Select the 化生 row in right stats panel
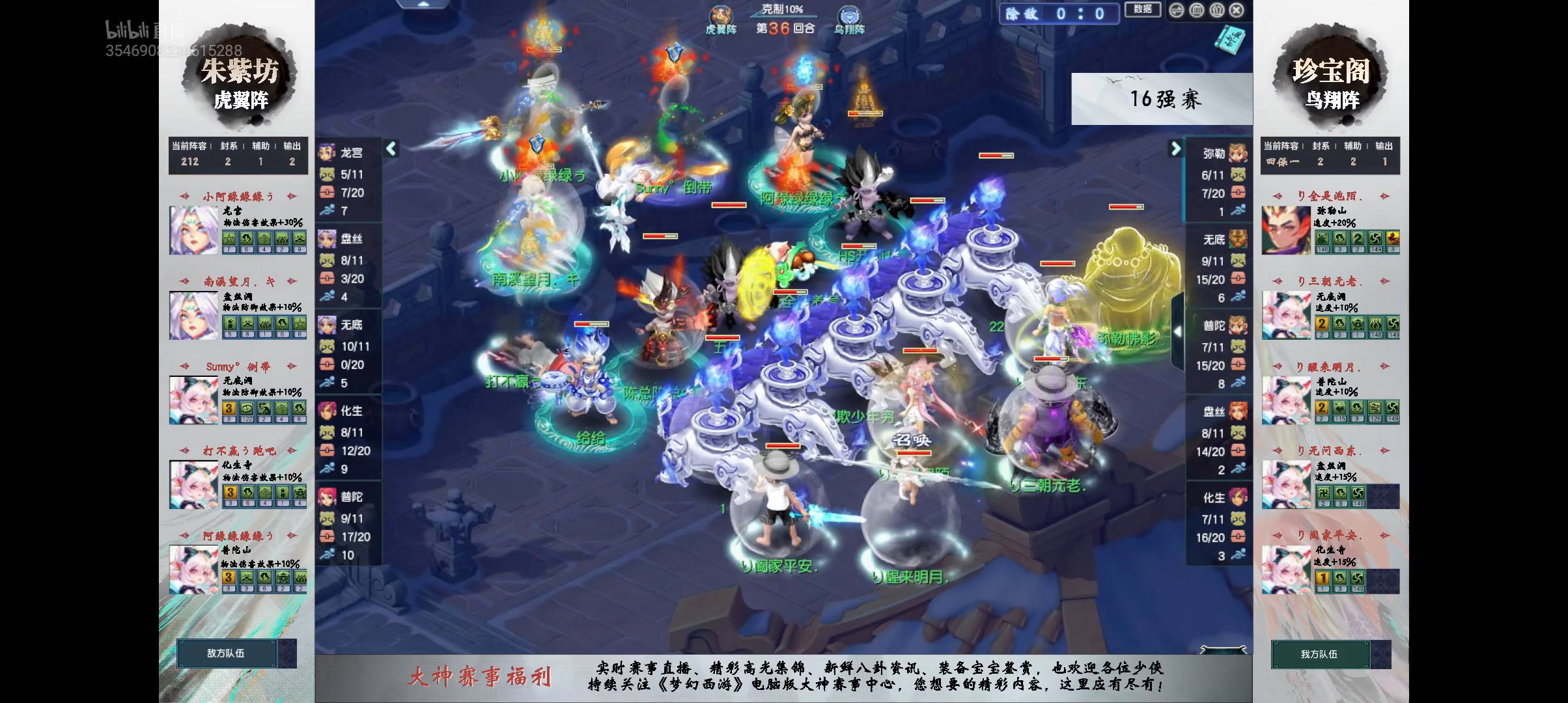 point(1218,498)
